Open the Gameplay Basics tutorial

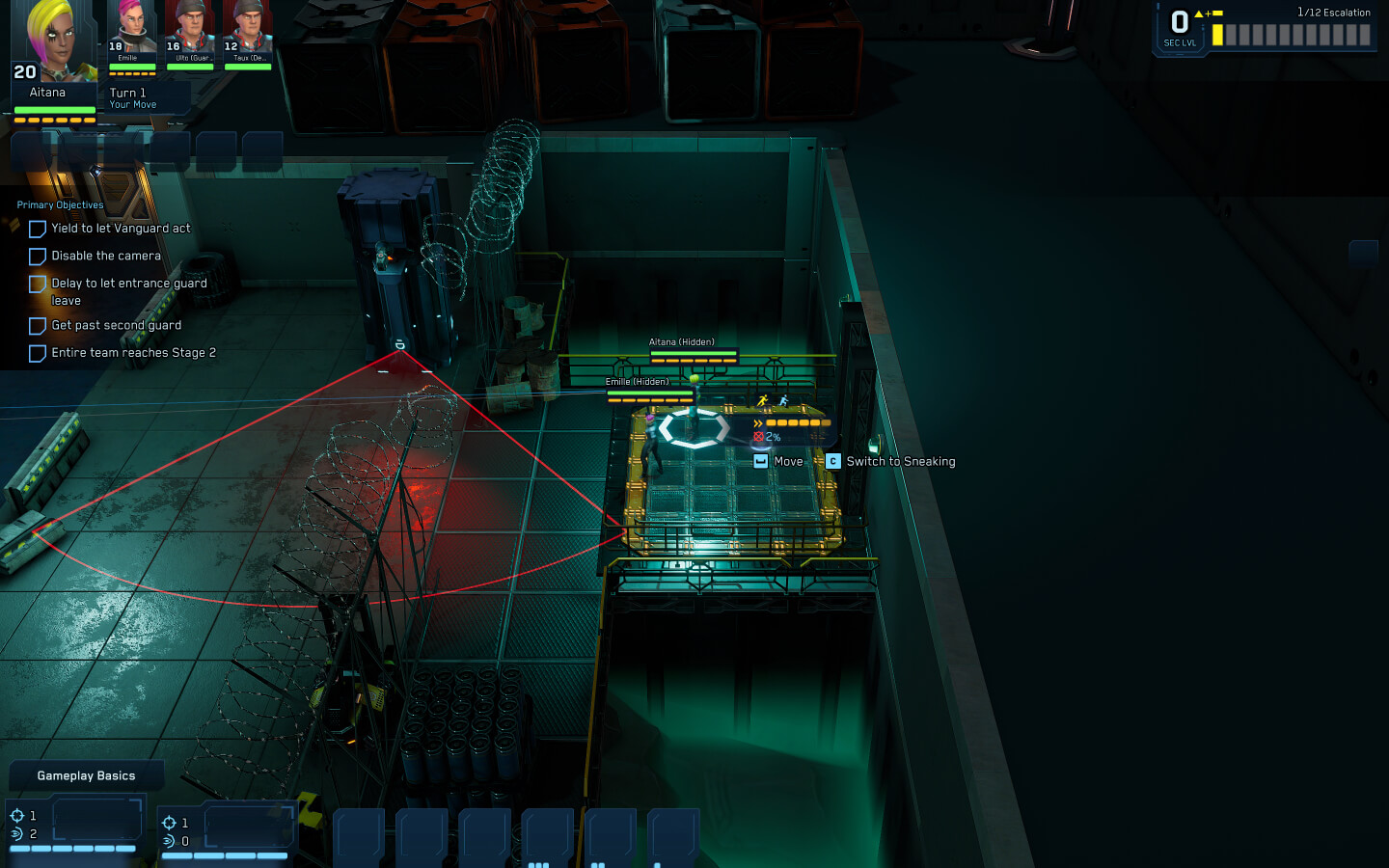(85, 774)
